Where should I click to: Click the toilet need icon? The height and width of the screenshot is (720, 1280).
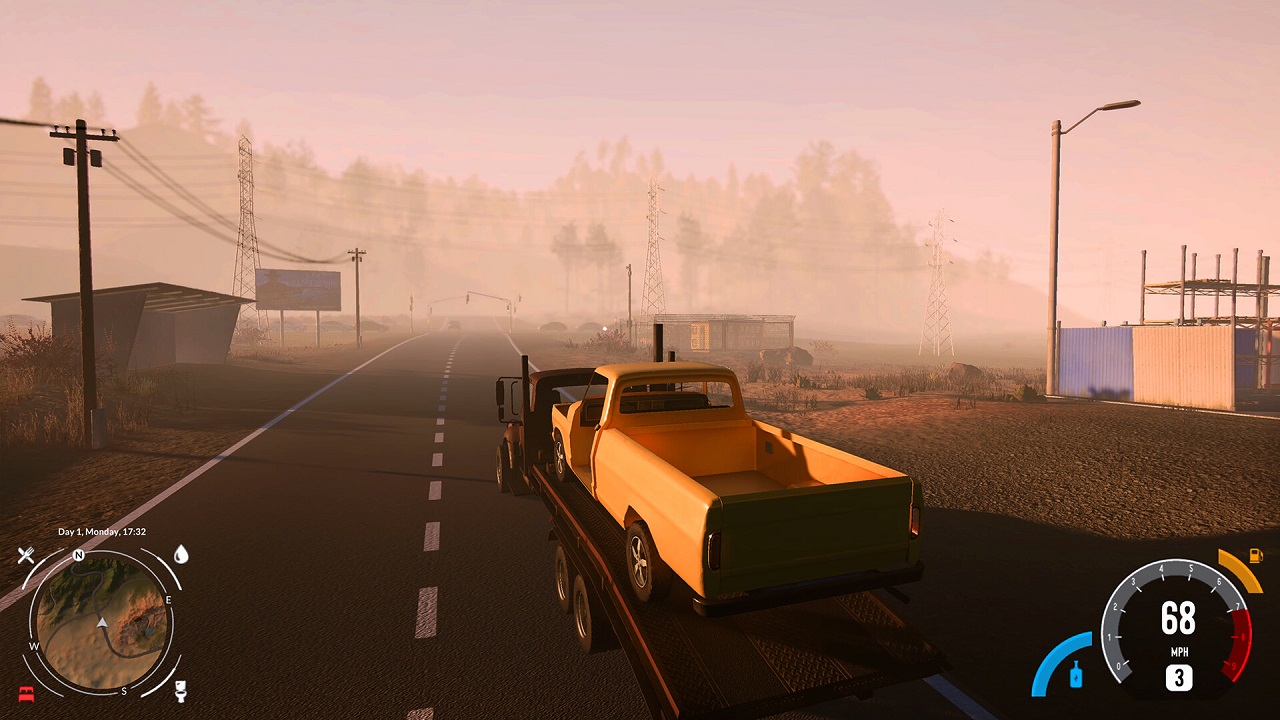[180, 691]
